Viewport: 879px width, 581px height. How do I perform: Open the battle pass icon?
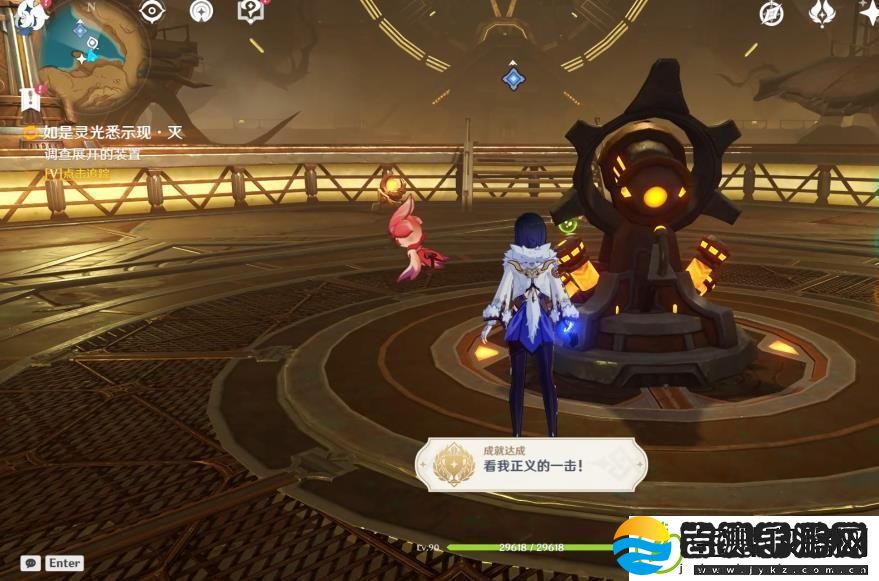821,12
